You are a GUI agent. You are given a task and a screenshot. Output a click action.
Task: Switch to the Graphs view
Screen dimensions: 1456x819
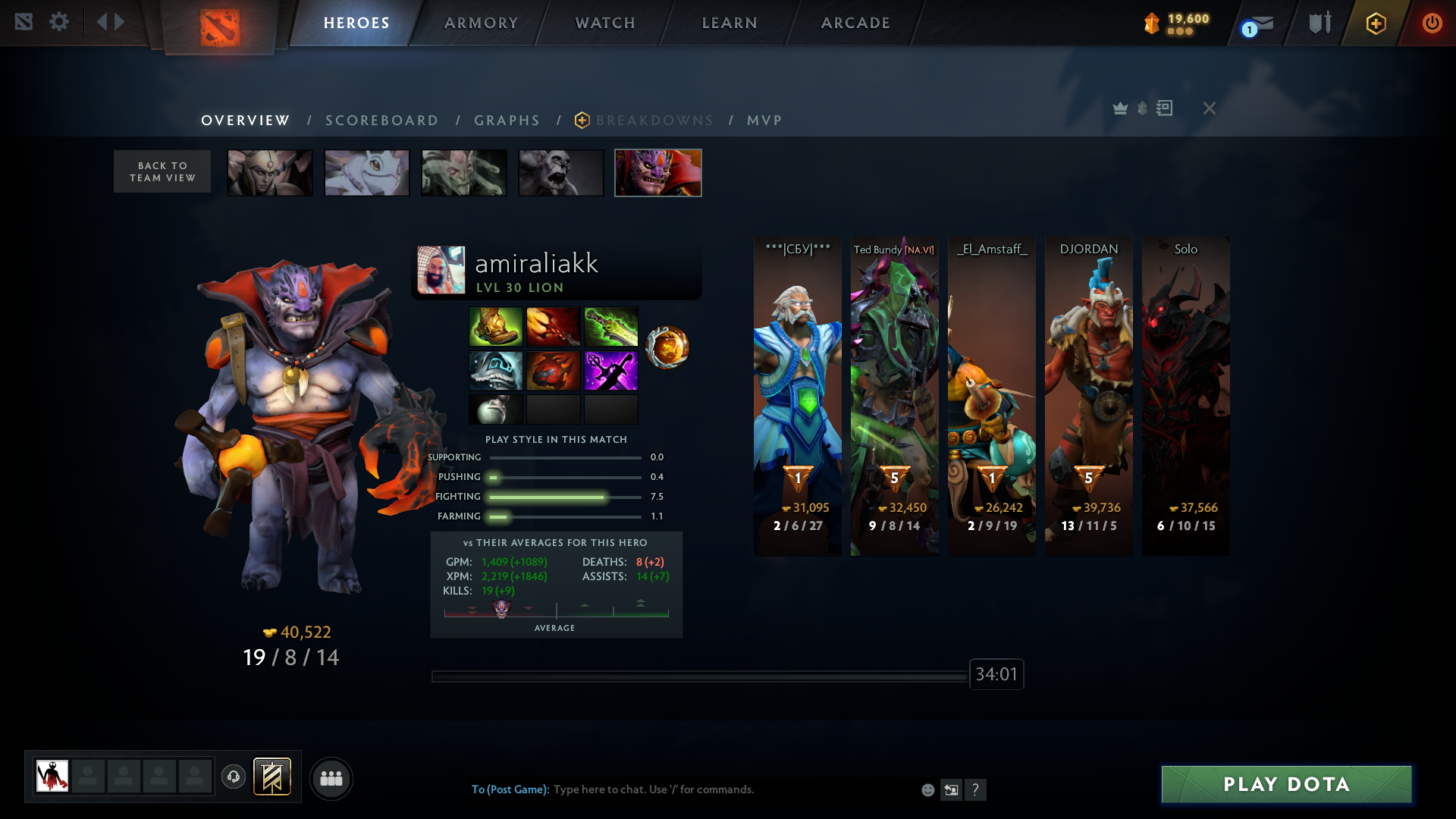click(x=507, y=121)
